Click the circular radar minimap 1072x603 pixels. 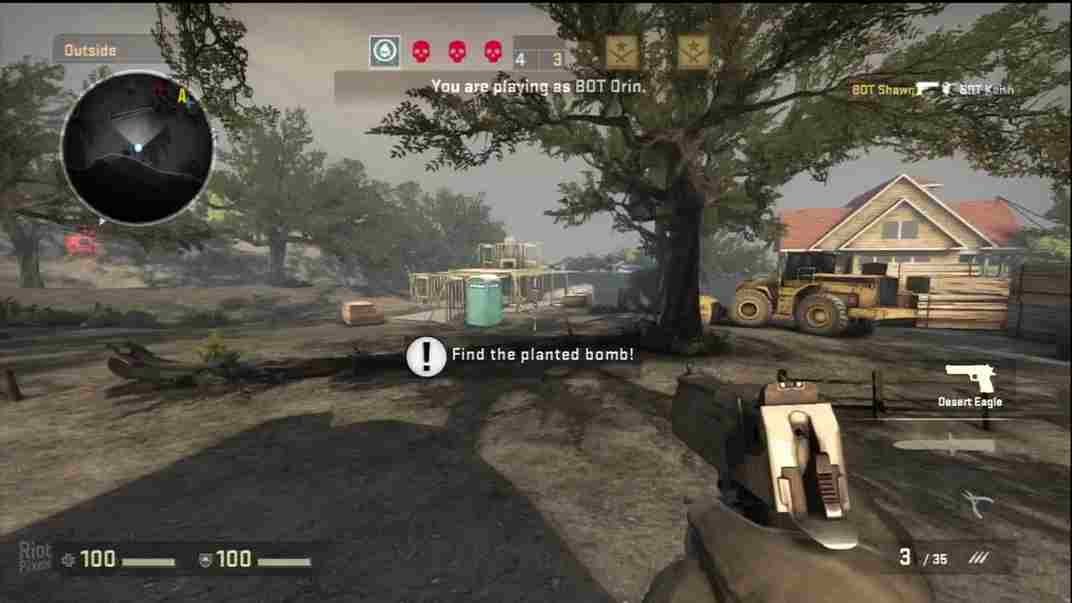pos(137,146)
